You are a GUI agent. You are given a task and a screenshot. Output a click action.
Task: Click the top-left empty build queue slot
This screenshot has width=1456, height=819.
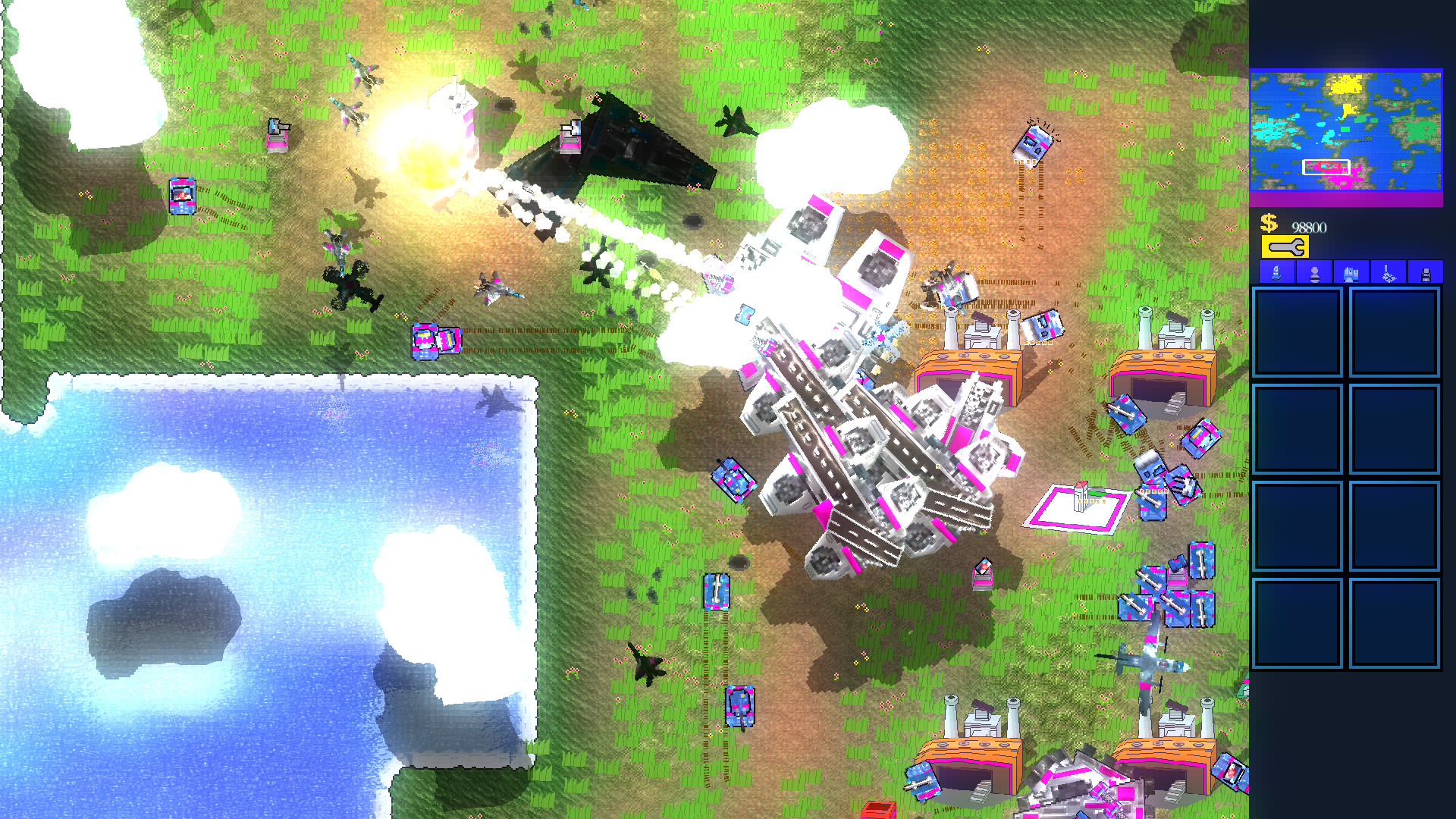pos(1298,331)
